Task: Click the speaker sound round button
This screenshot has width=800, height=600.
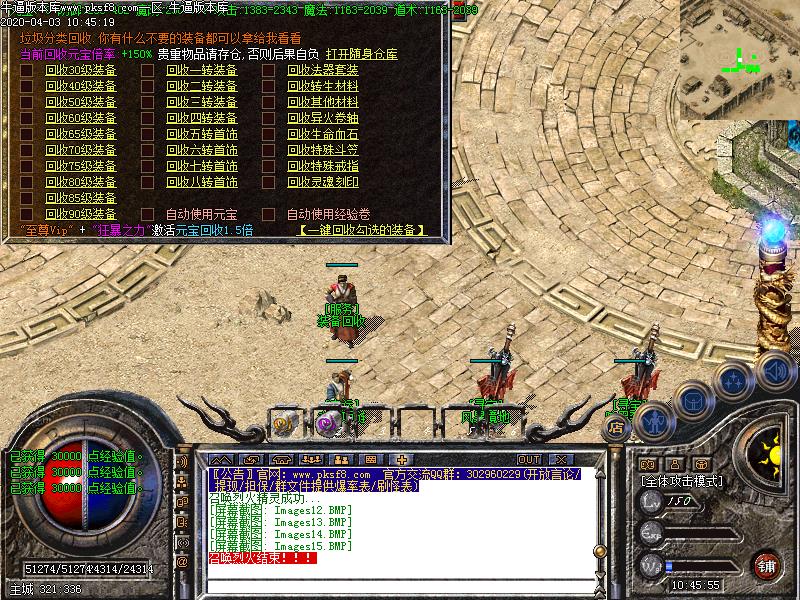Action: click(x=774, y=372)
